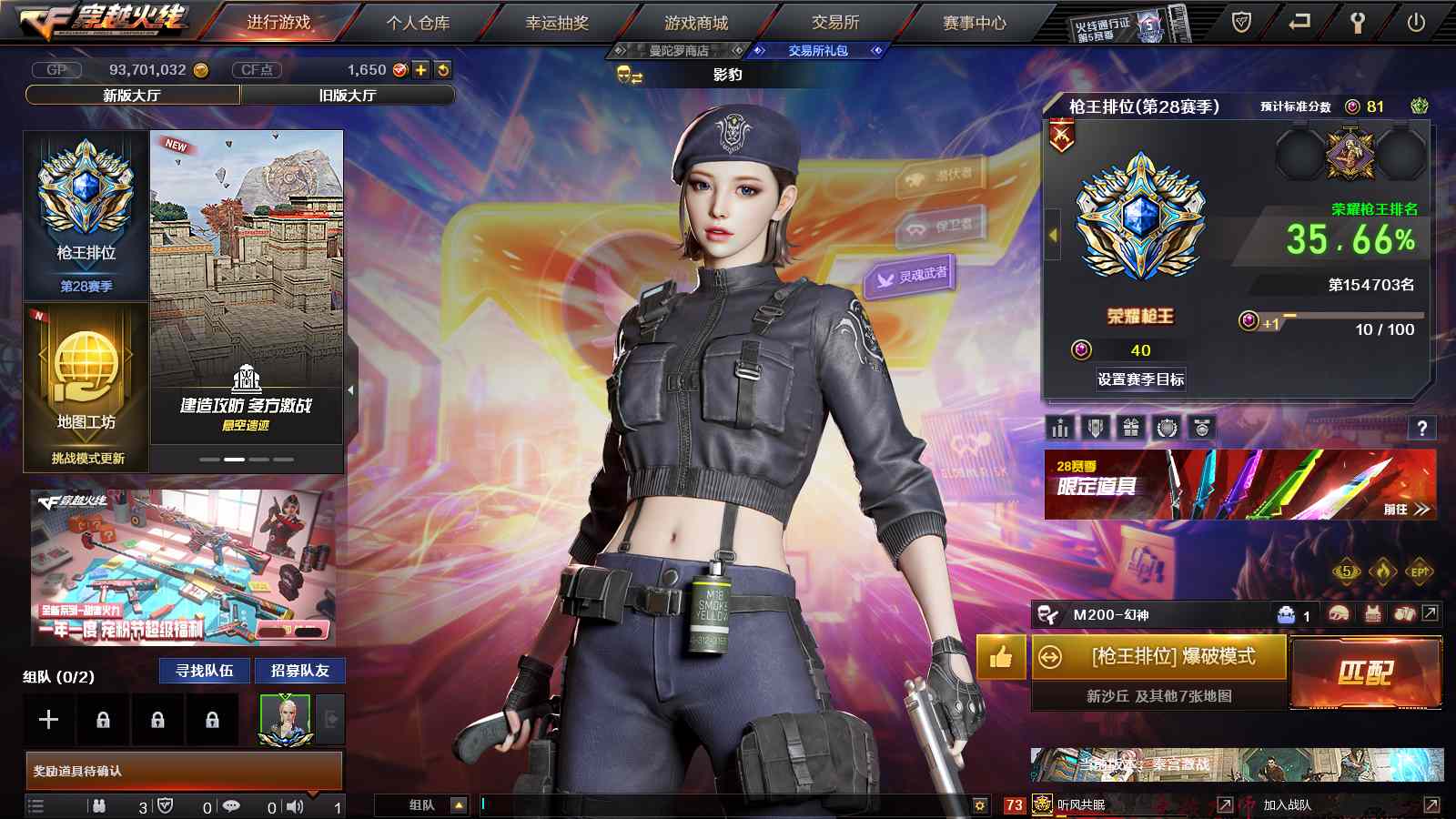Open 枪王排位 第28赛季 tile

pyautogui.click(x=86, y=216)
